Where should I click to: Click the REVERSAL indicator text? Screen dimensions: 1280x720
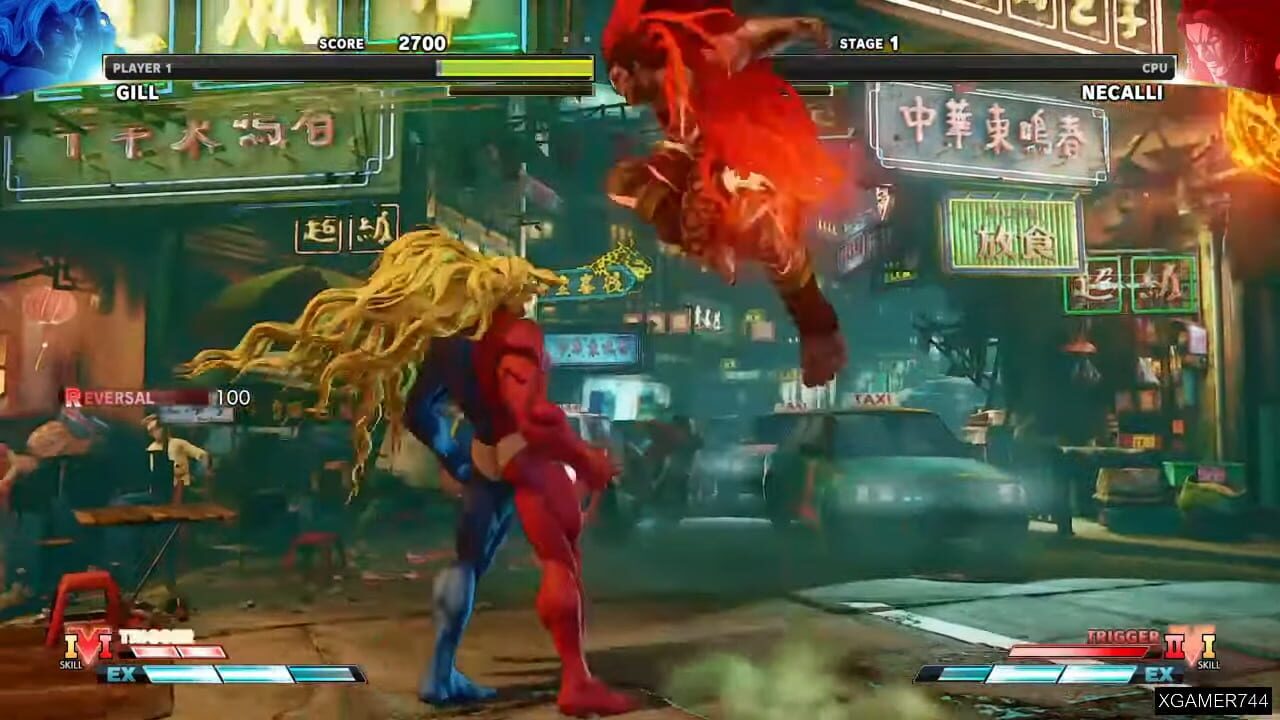point(110,397)
